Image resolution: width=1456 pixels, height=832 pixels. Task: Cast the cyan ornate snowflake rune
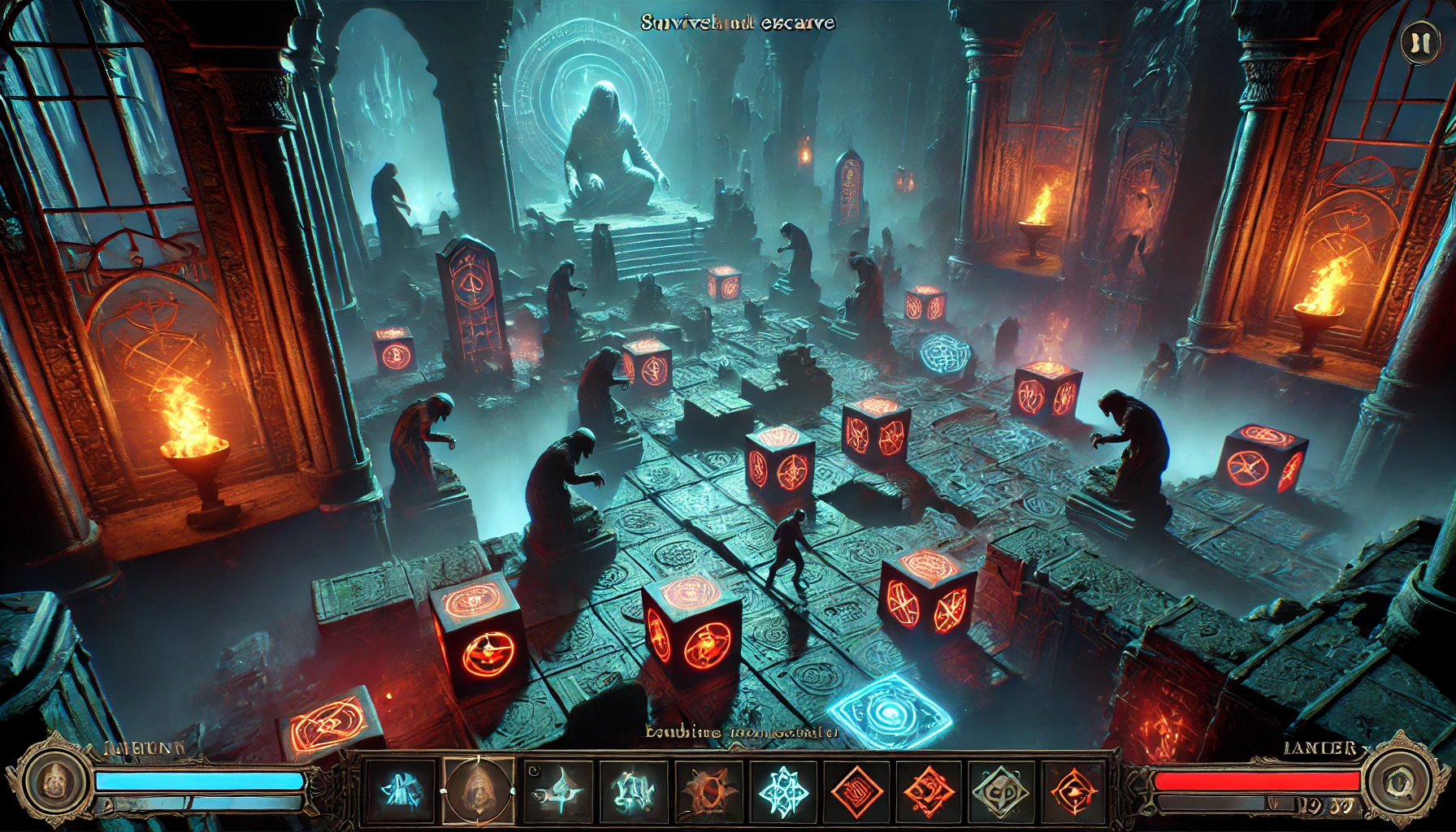781,790
